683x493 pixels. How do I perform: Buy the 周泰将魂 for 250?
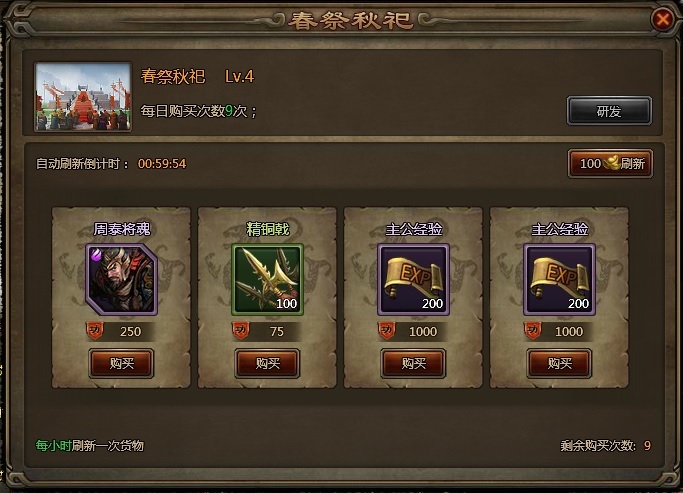[x=121, y=363]
